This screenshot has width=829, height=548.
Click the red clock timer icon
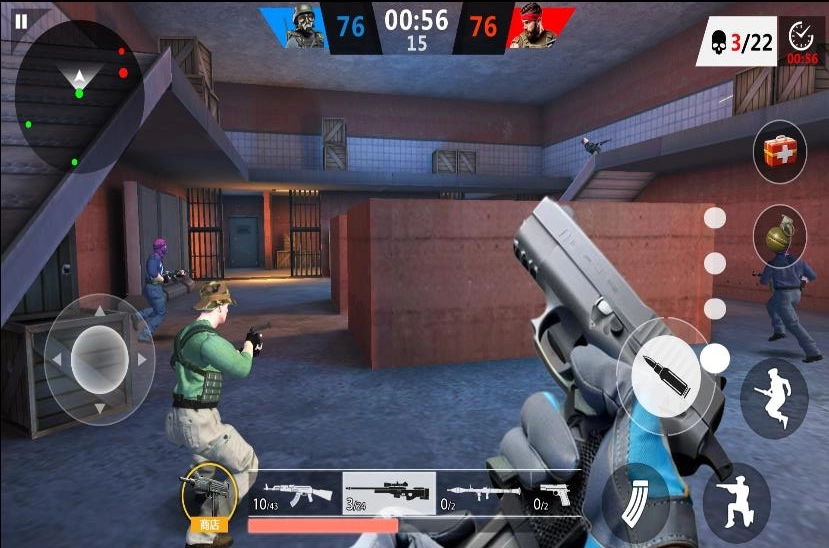(802, 42)
